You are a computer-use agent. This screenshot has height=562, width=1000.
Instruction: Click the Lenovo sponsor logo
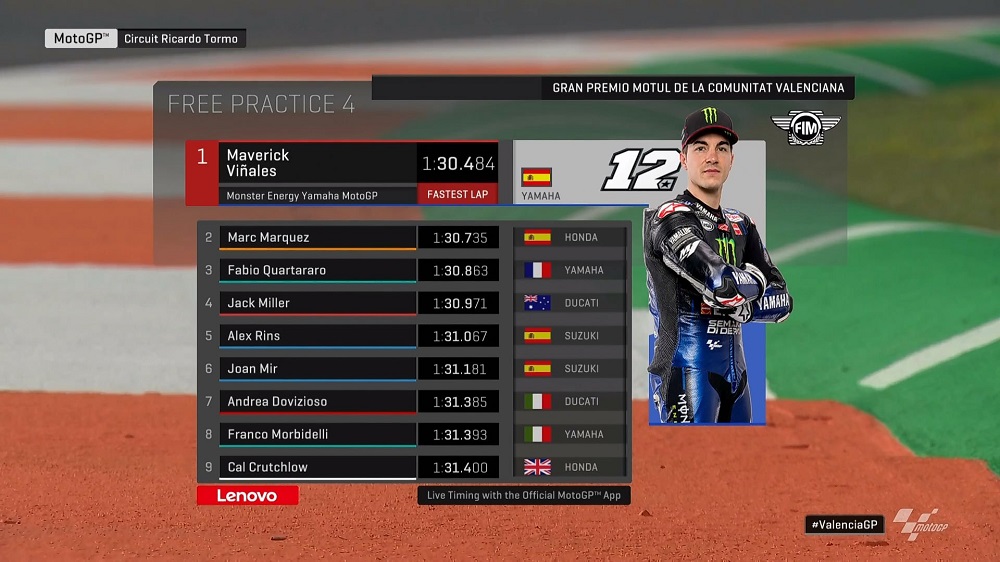pos(247,495)
